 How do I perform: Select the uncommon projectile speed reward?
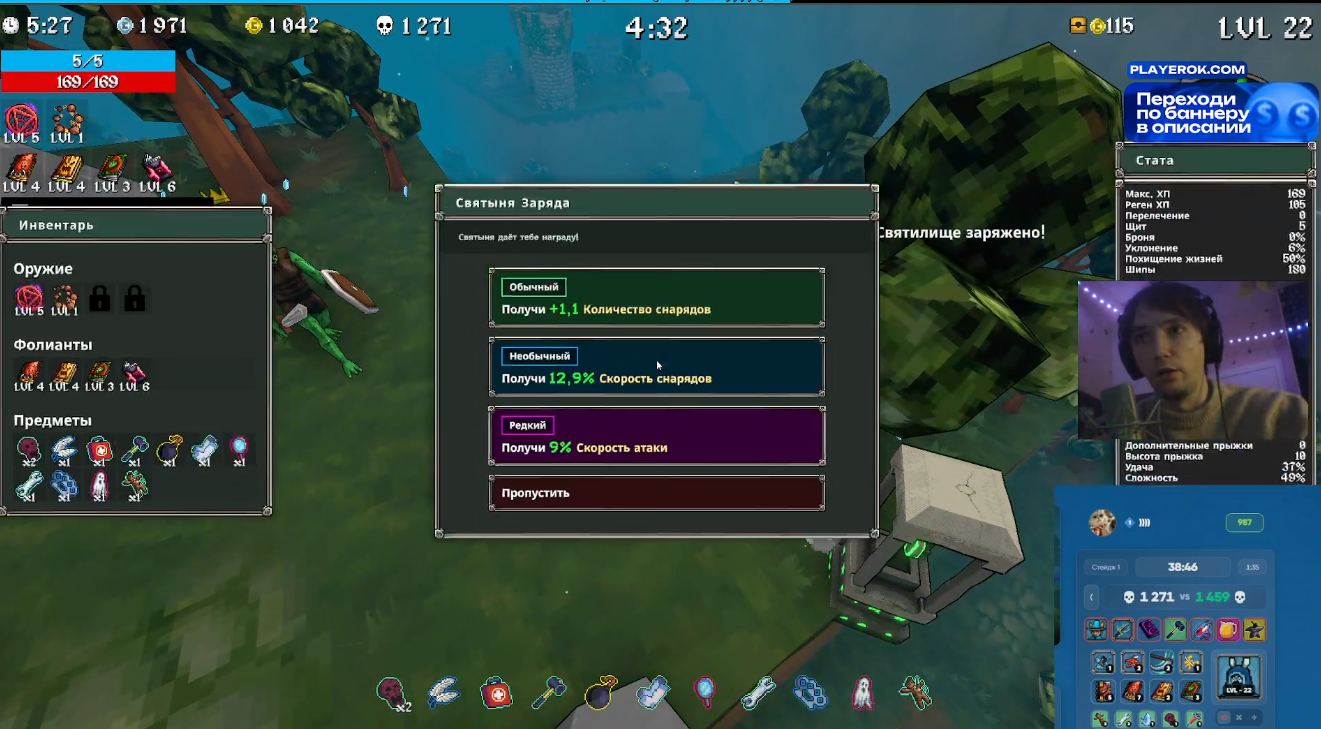pos(656,367)
